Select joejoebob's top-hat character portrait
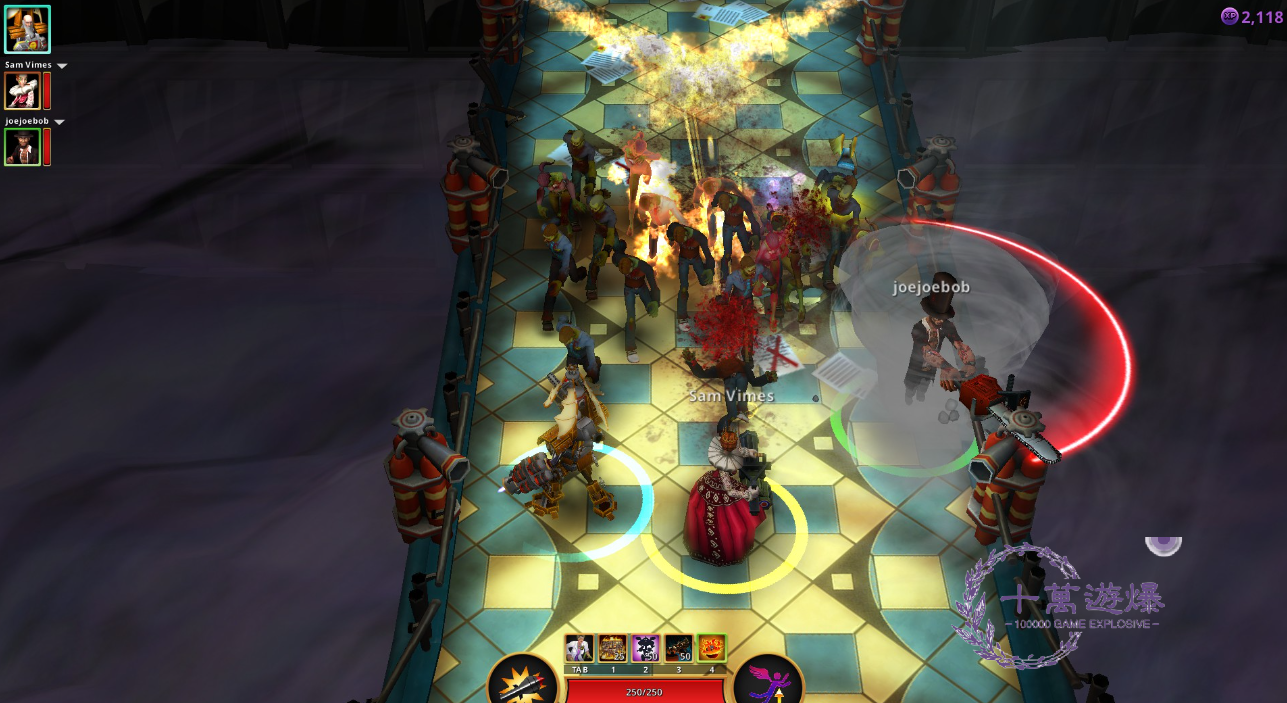Image resolution: width=1287 pixels, height=703 pixels. point(22,147)
